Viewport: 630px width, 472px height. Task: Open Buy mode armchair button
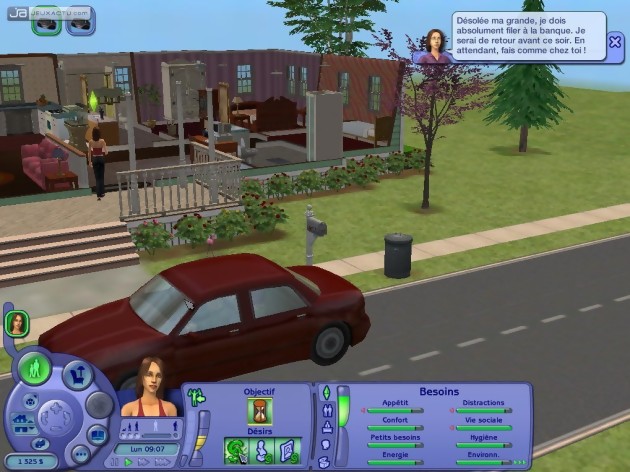[78, 375]
